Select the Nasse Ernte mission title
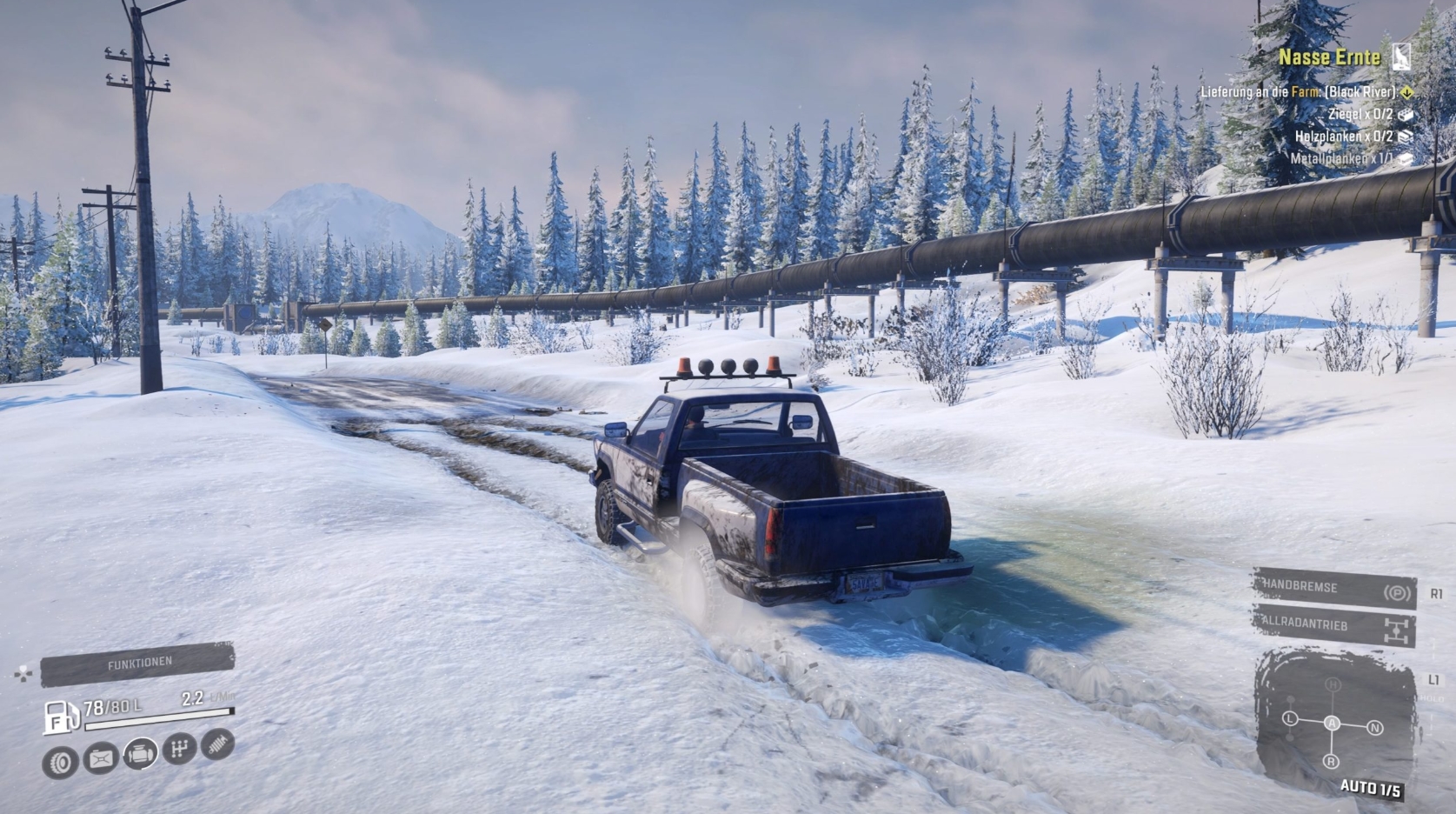This screenshot has height=814, width=1456. point(1329,57)
